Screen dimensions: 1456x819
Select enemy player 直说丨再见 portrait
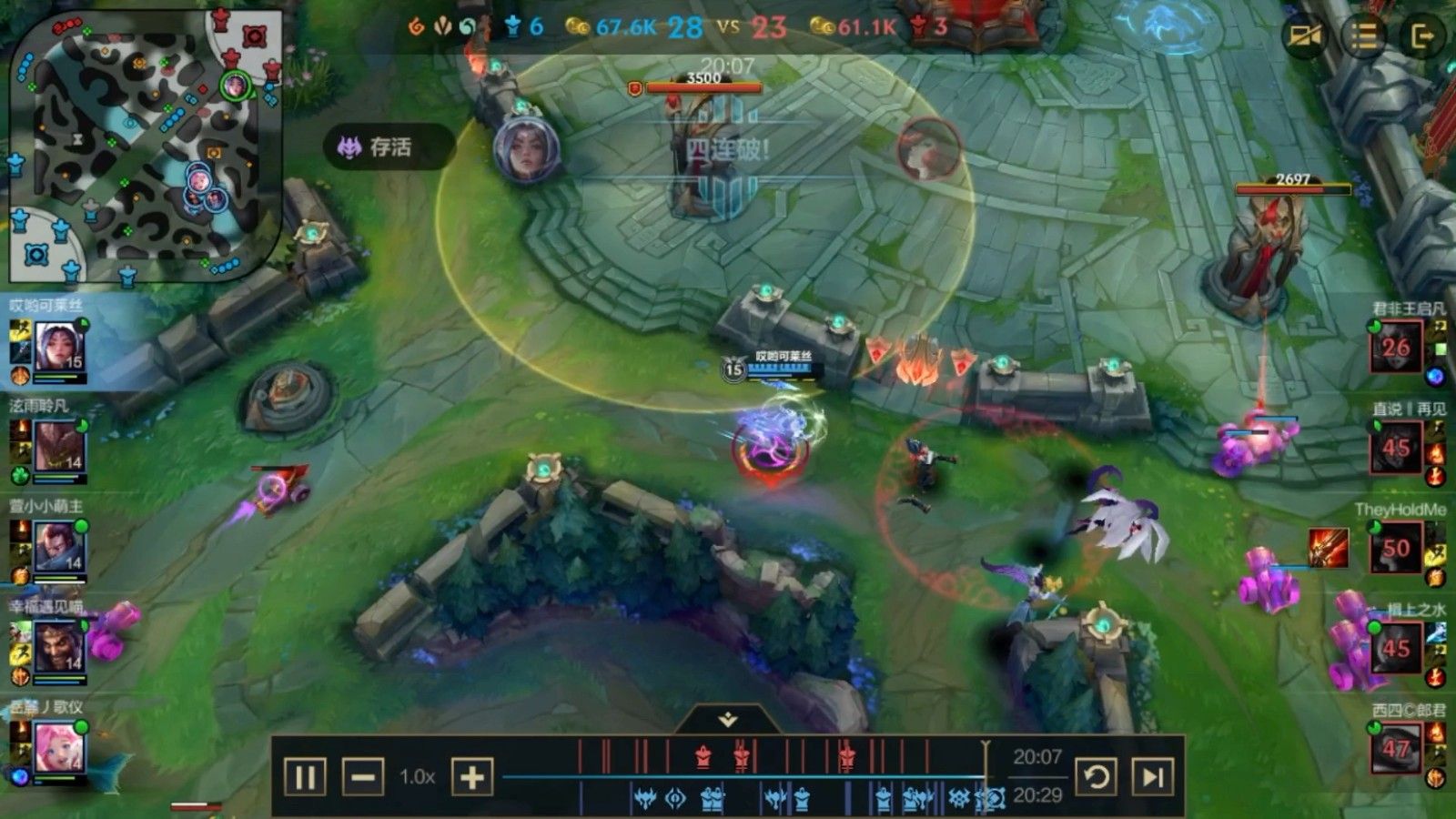click(1396, 447)
